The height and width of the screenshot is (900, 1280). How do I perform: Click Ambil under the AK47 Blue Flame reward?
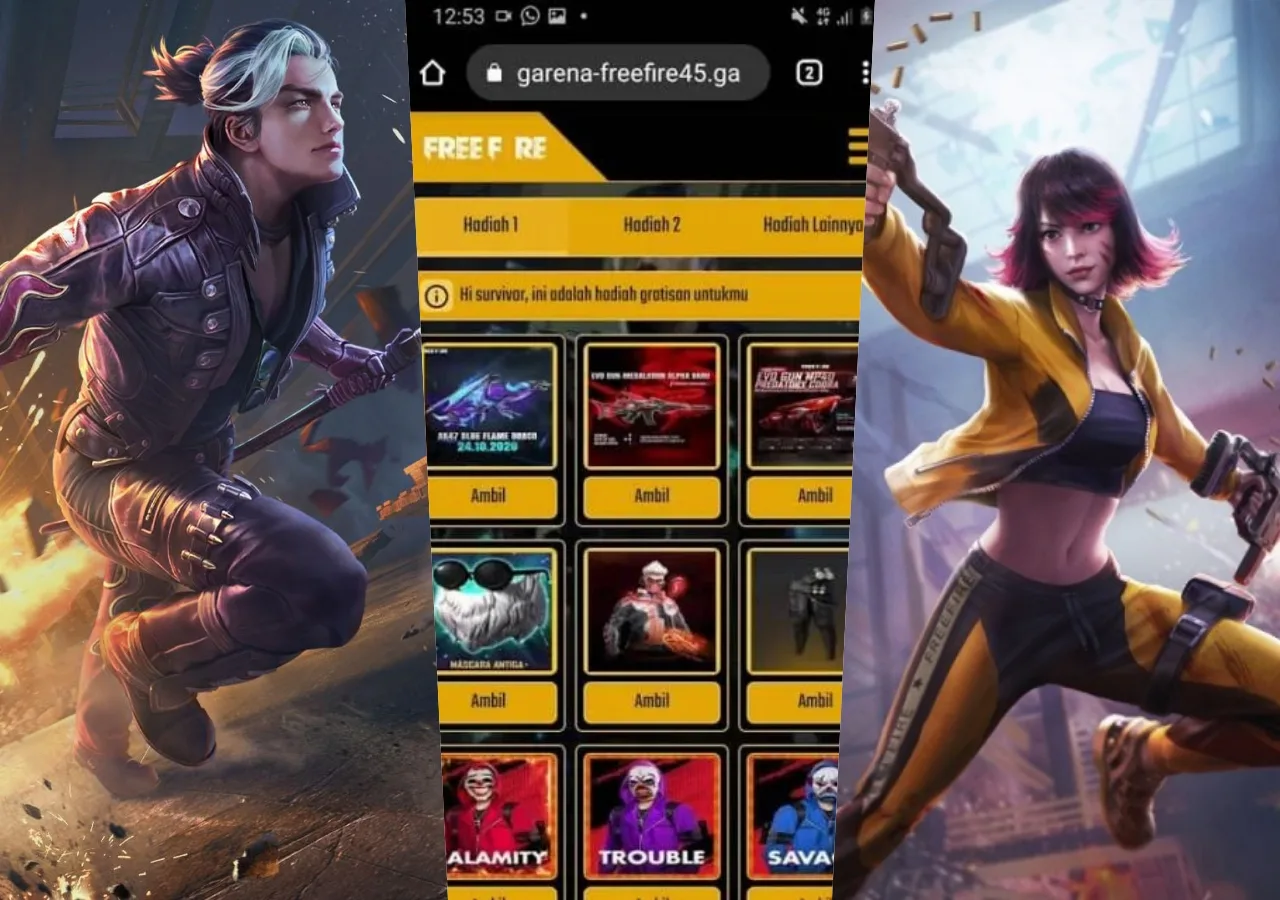(489, 496)
